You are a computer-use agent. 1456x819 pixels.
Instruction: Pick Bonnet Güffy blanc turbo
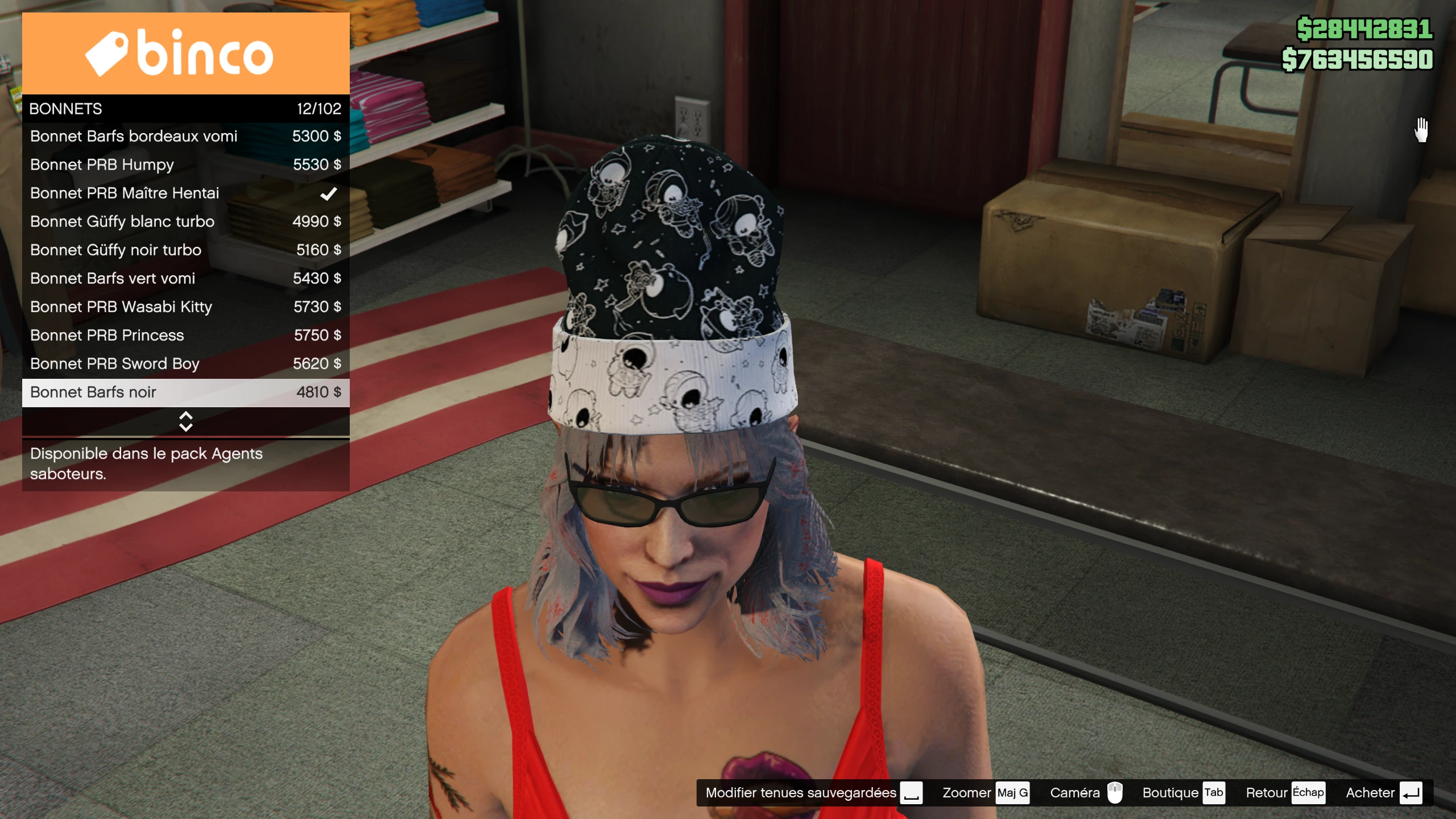(185, 222)
